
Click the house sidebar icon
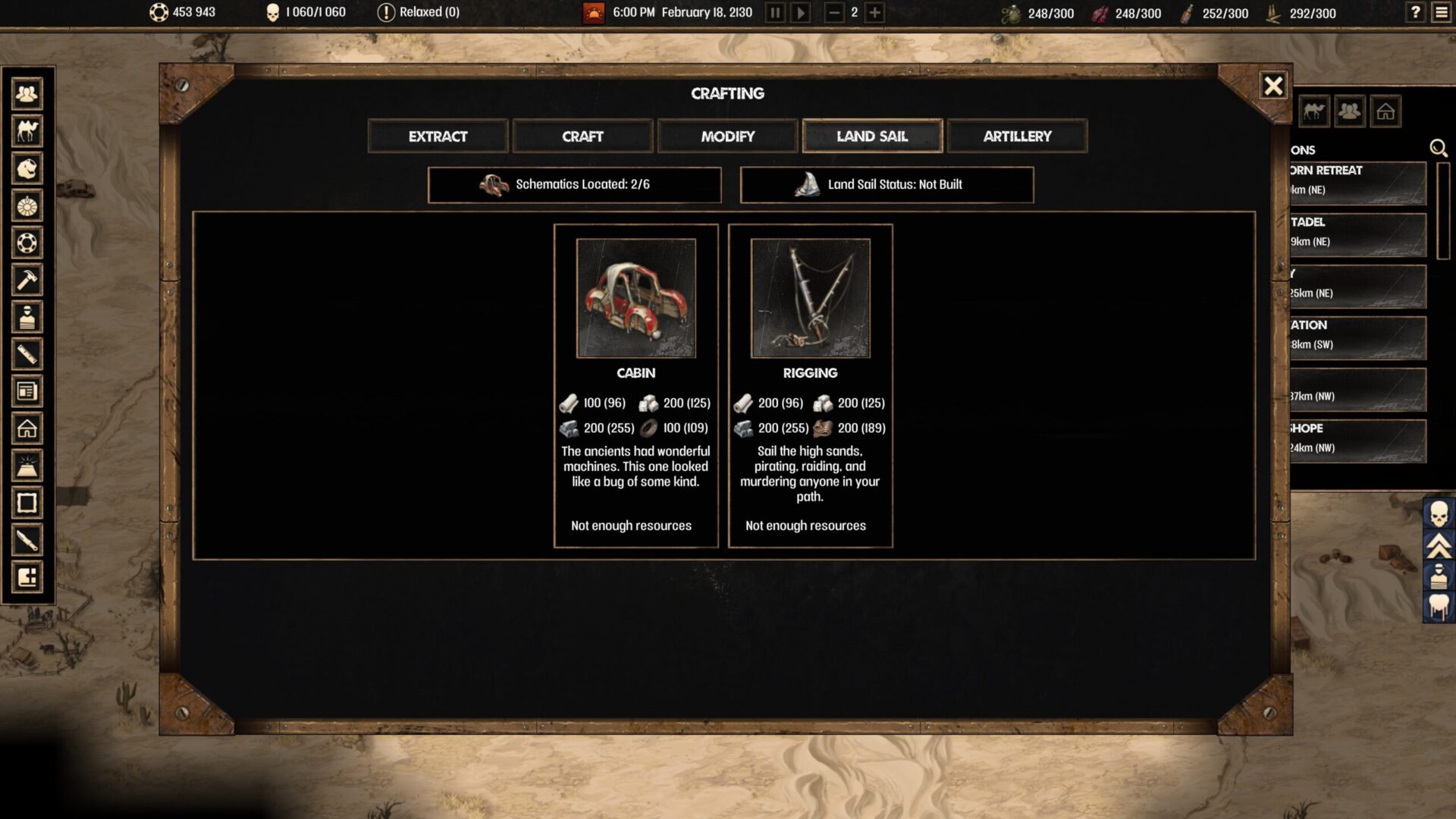point(27,428)
